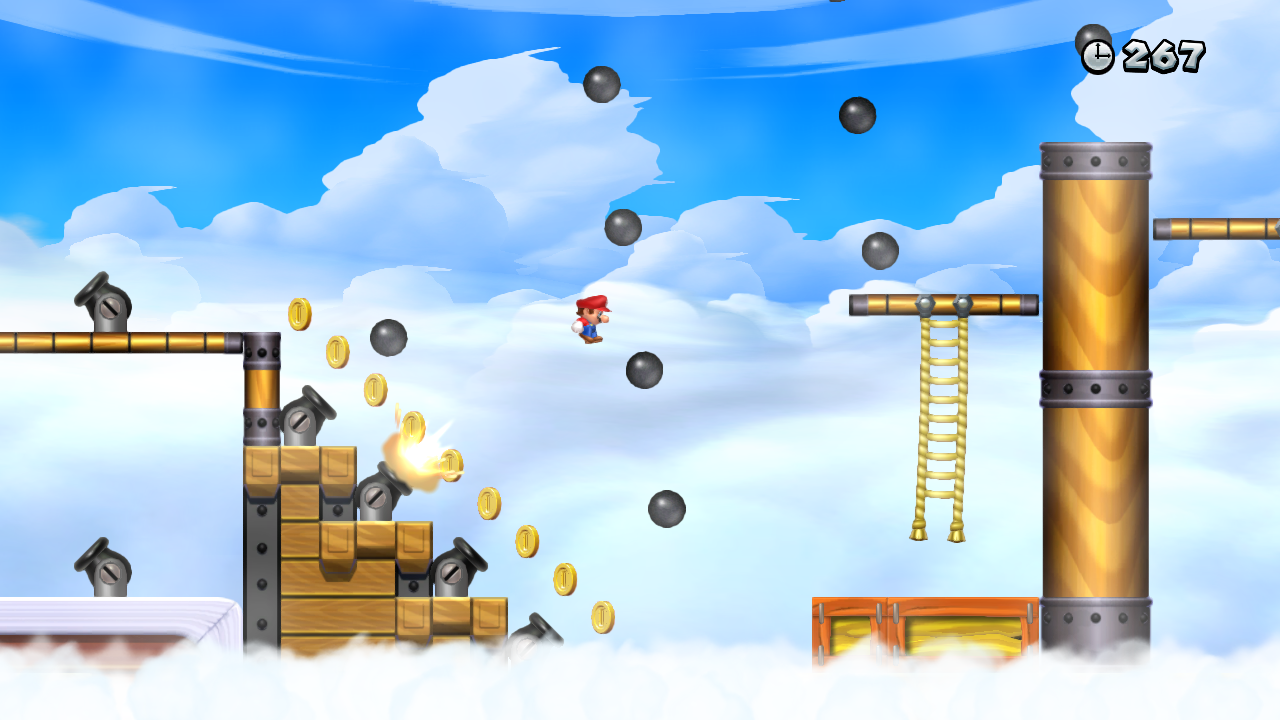Click the lowest coin above the clouds
Viewport: 1280px width, 720px height.
pyautogui.click(x=602, y=617)
